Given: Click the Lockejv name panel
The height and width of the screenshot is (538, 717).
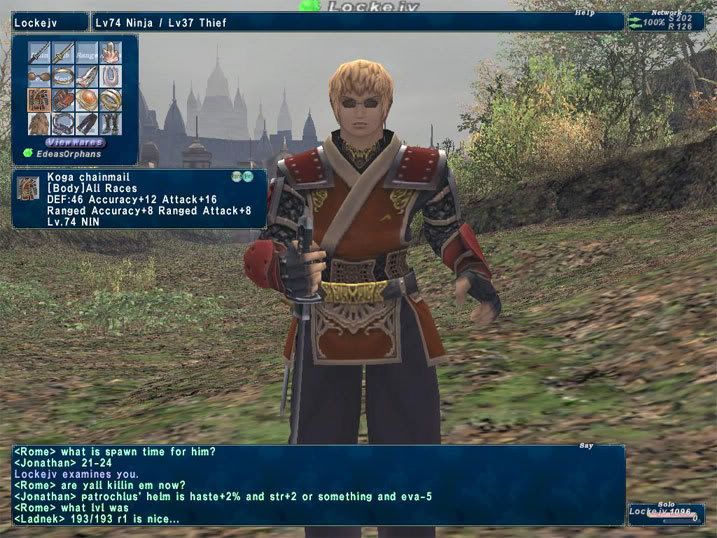Looking at the screenshot, I should [x=46, y=21].
